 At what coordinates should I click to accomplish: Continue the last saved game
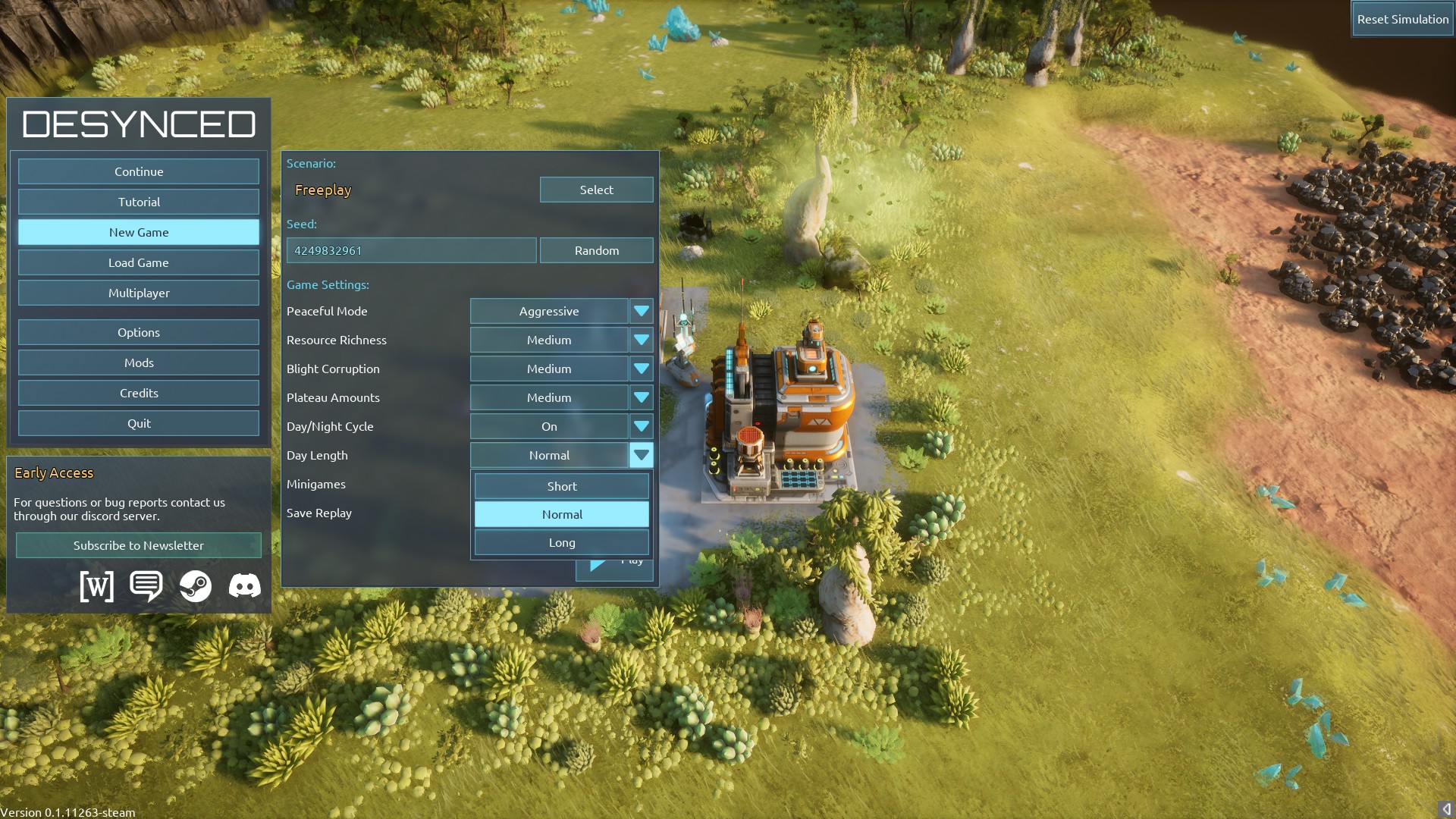point(139,171)
